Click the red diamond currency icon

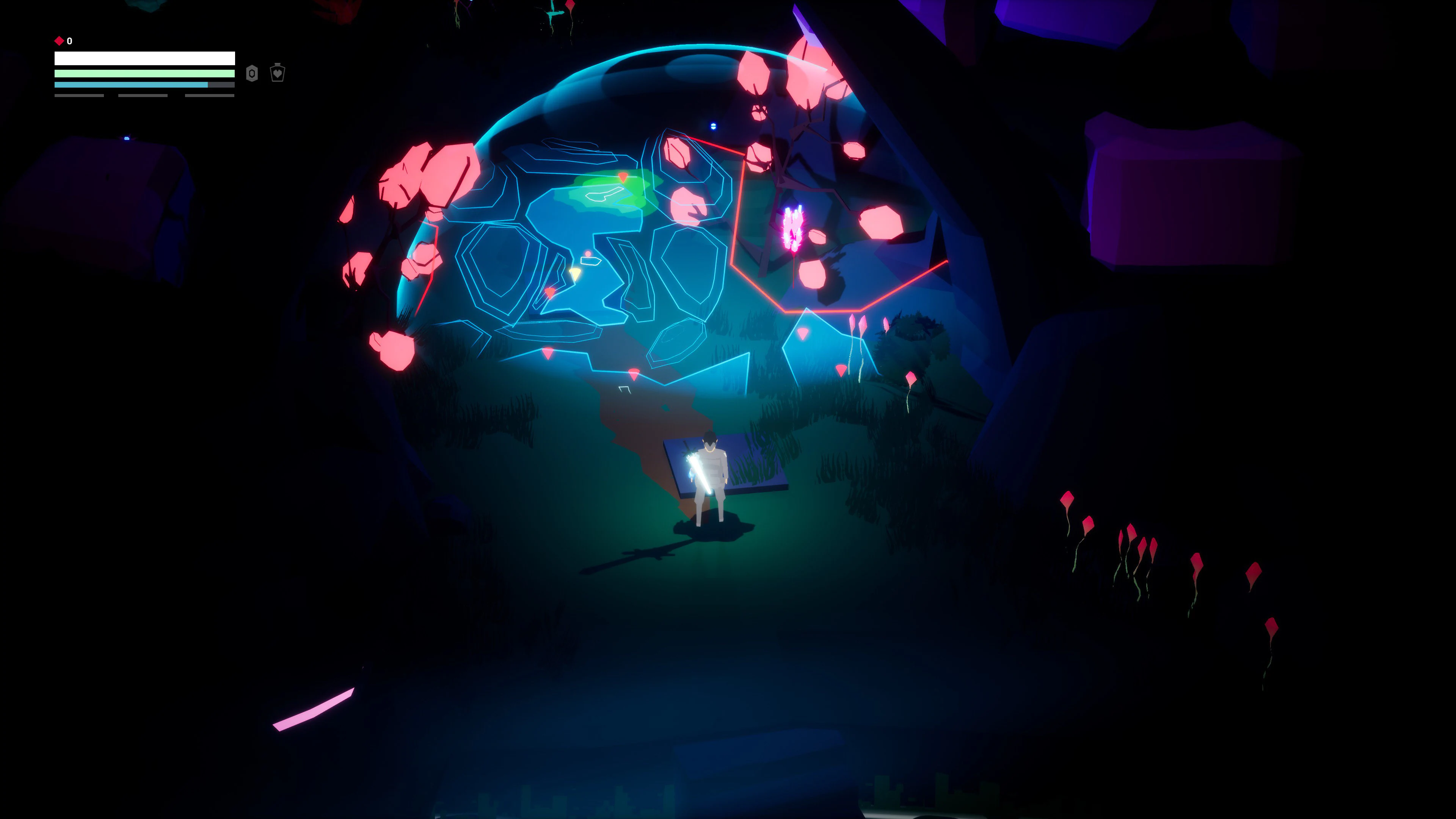[60, 41]
